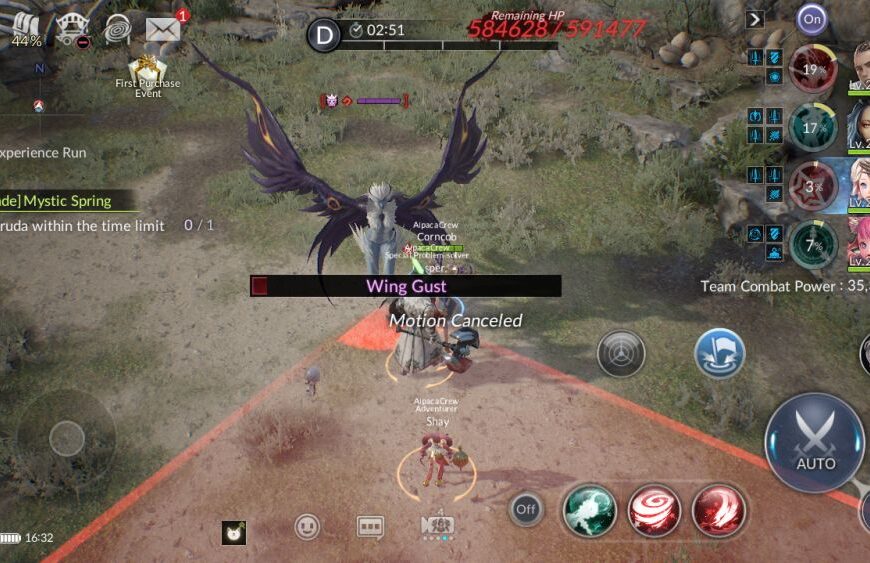870x563 pixels.
Task: Expand the party panel arrow
Action: [755, 19]
